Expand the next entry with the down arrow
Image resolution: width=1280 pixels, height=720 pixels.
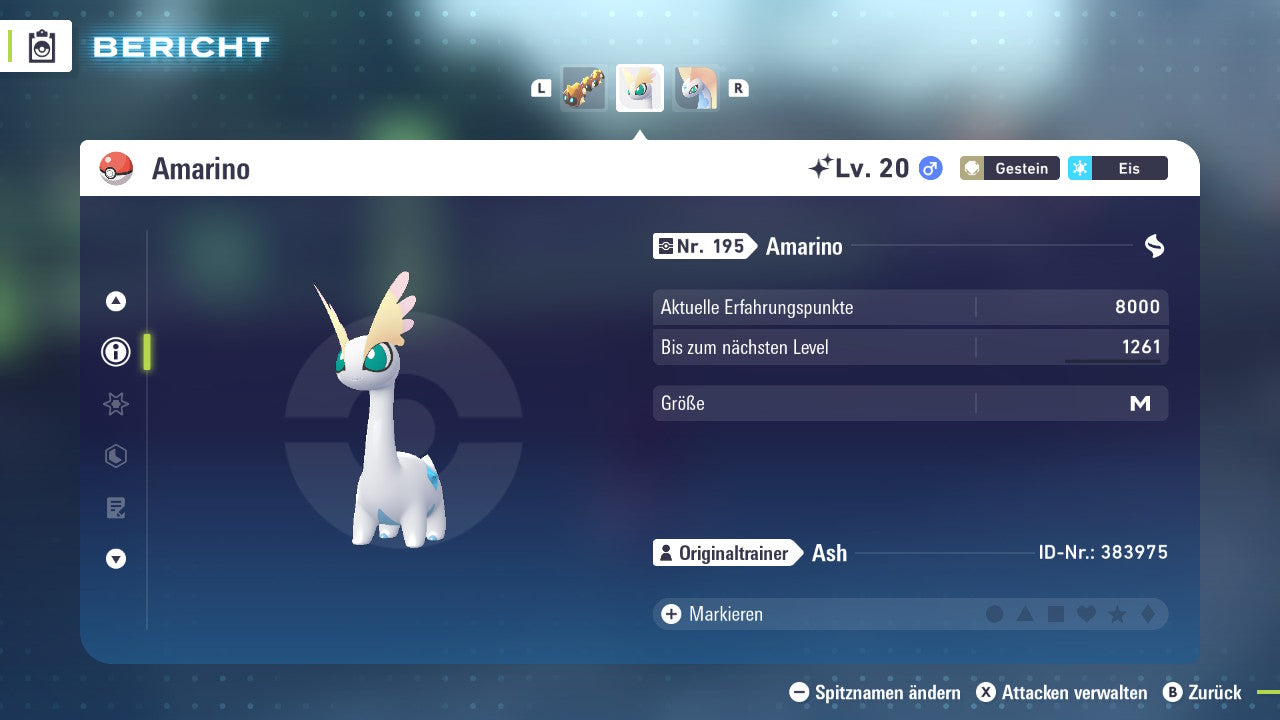tap(115, 559)
